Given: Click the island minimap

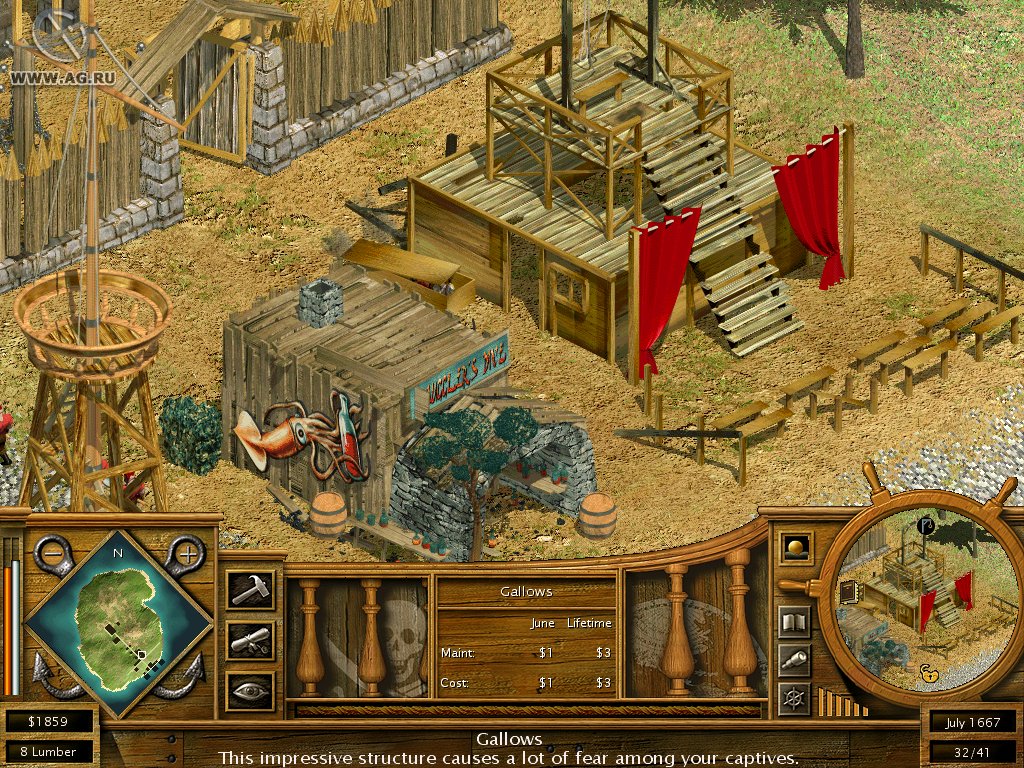Looking at the screenshot, I should coord(119,620).
